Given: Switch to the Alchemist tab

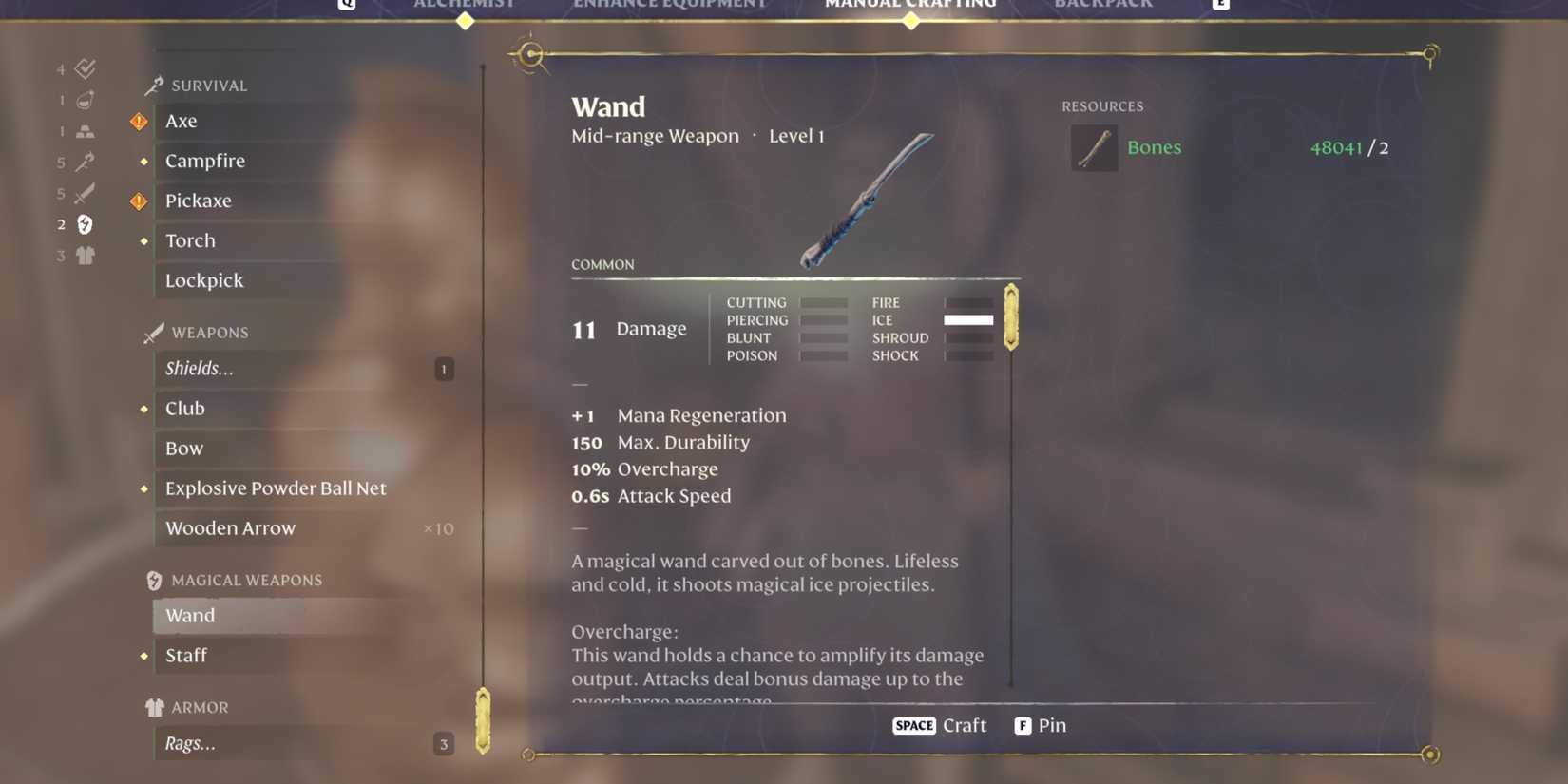Looking at the screenshot, I should 465,5.
